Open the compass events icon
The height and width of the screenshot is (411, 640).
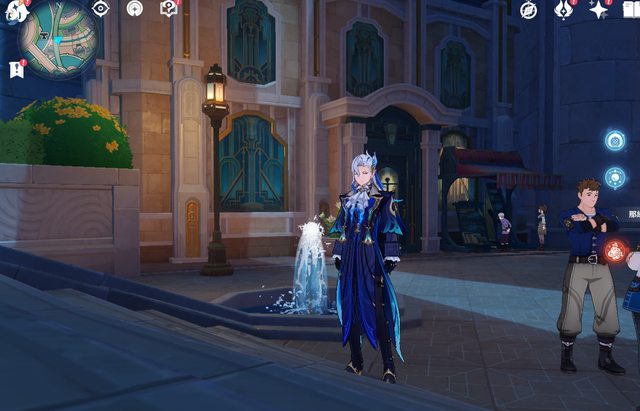click(x=529, y=10)
